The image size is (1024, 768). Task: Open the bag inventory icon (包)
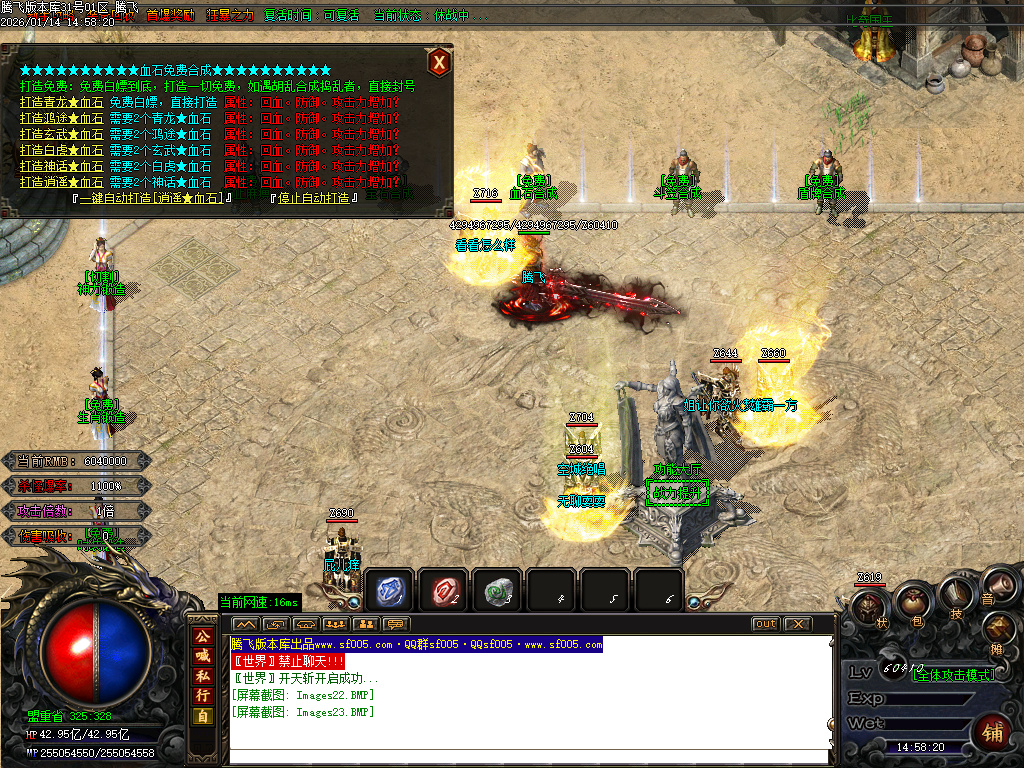pyautogui.click(x=912, y=602)
